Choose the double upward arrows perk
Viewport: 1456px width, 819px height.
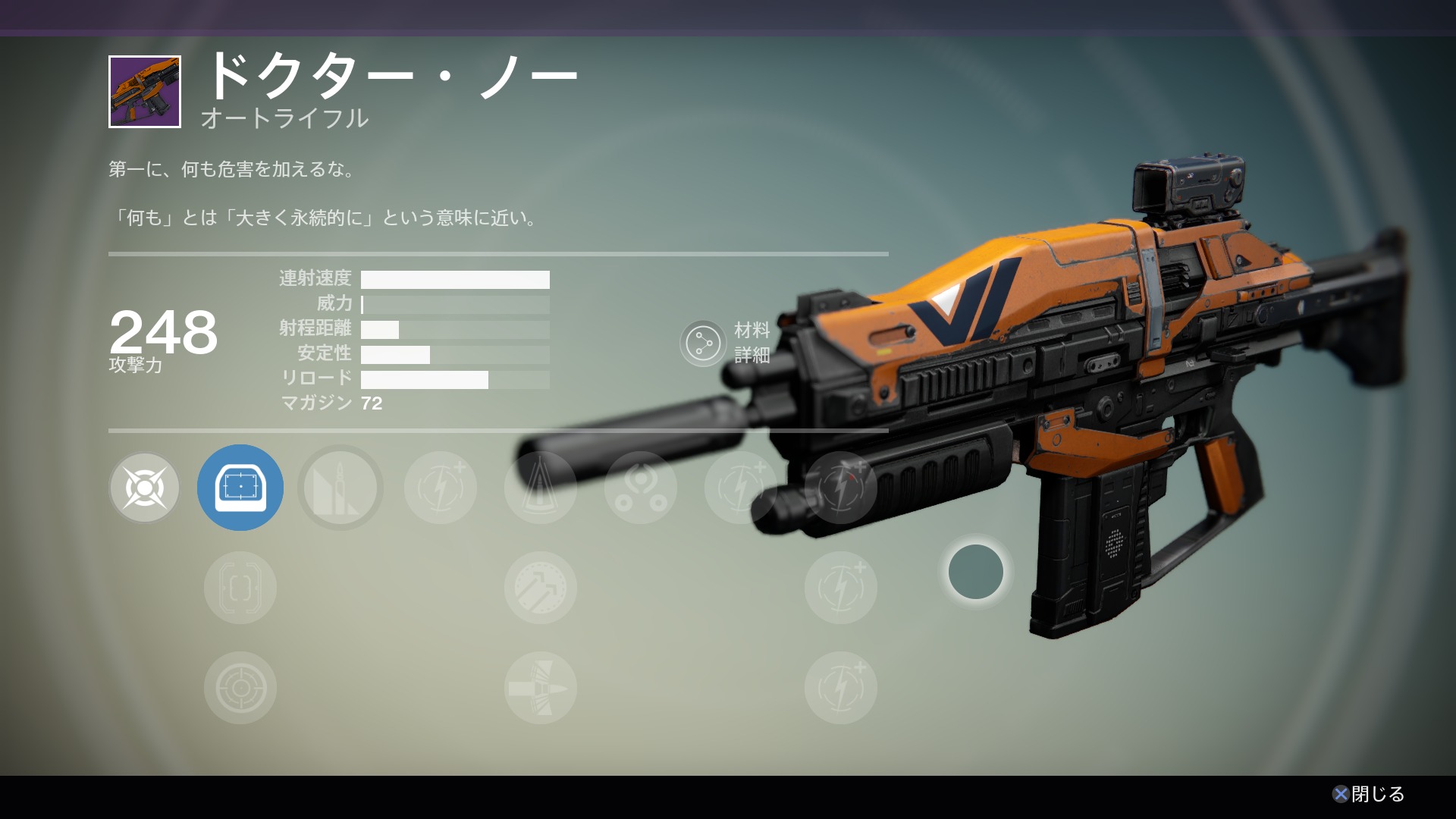pyautogui.click(x=541, y=588)
